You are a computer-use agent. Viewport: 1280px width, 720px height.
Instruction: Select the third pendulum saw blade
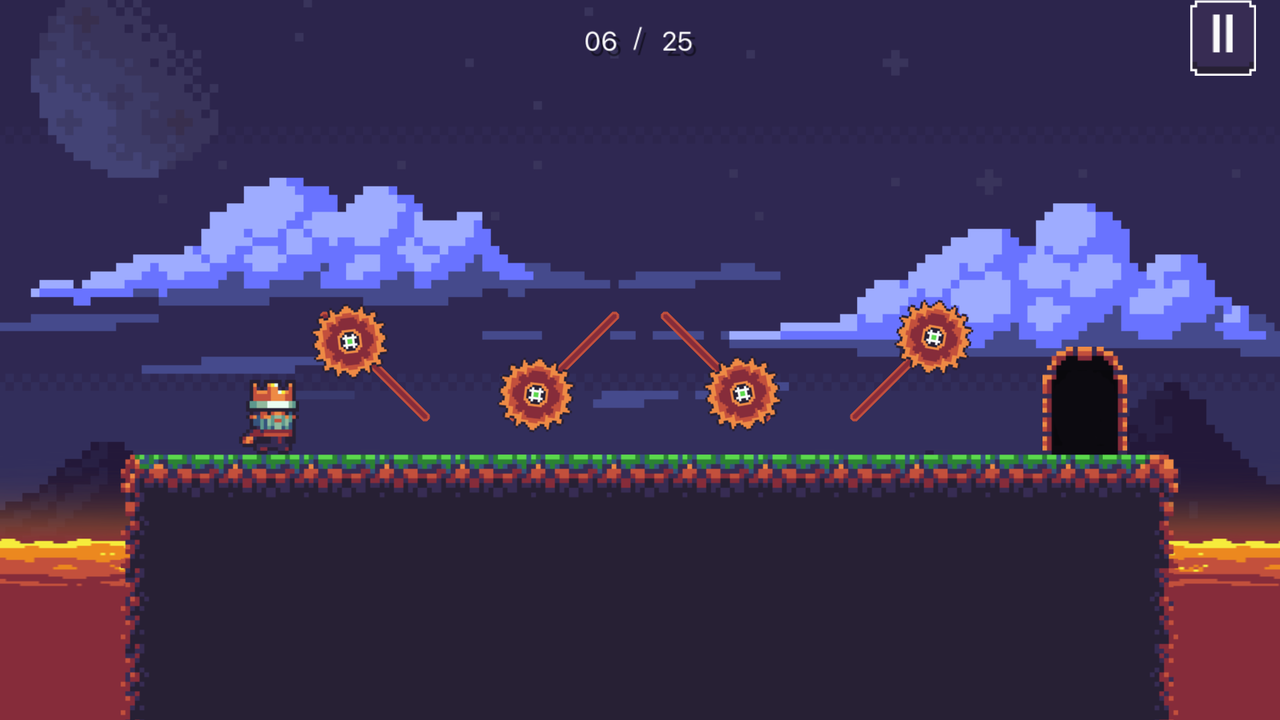click(744, 394)
